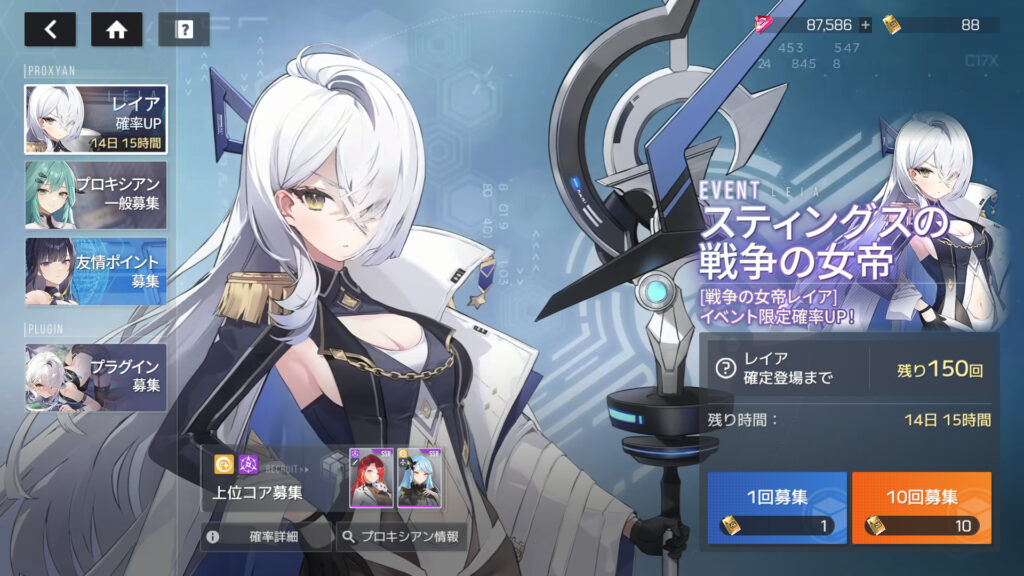Viewport: 1024px width, 576px height.
Task: View the blue-haired SSR character thumbnail
Action: [420, 477]
